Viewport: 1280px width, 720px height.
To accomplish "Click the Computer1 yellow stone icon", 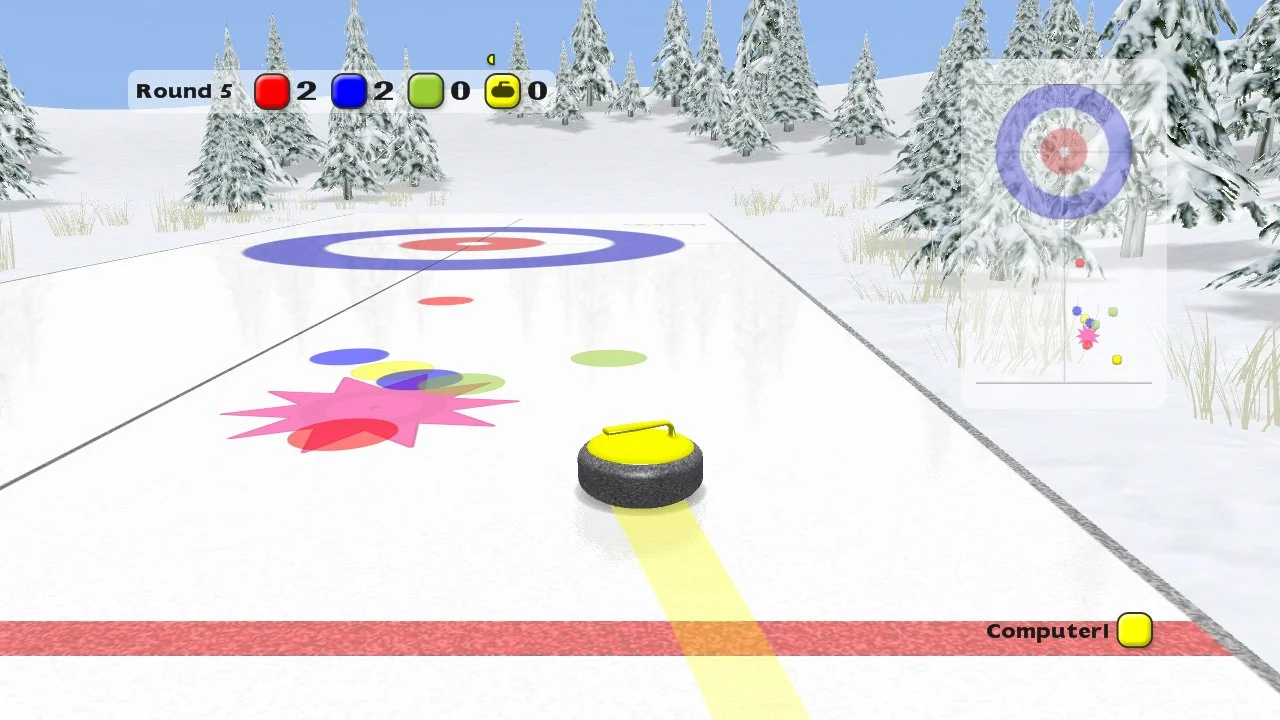I will 1134,631.
